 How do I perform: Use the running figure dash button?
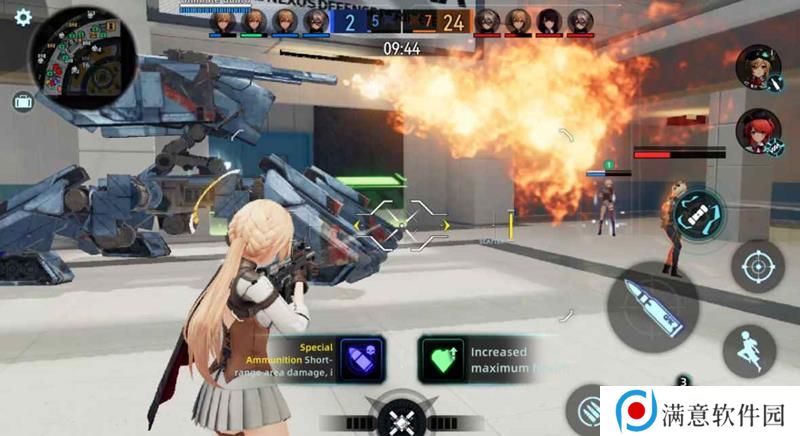[750, 350]
